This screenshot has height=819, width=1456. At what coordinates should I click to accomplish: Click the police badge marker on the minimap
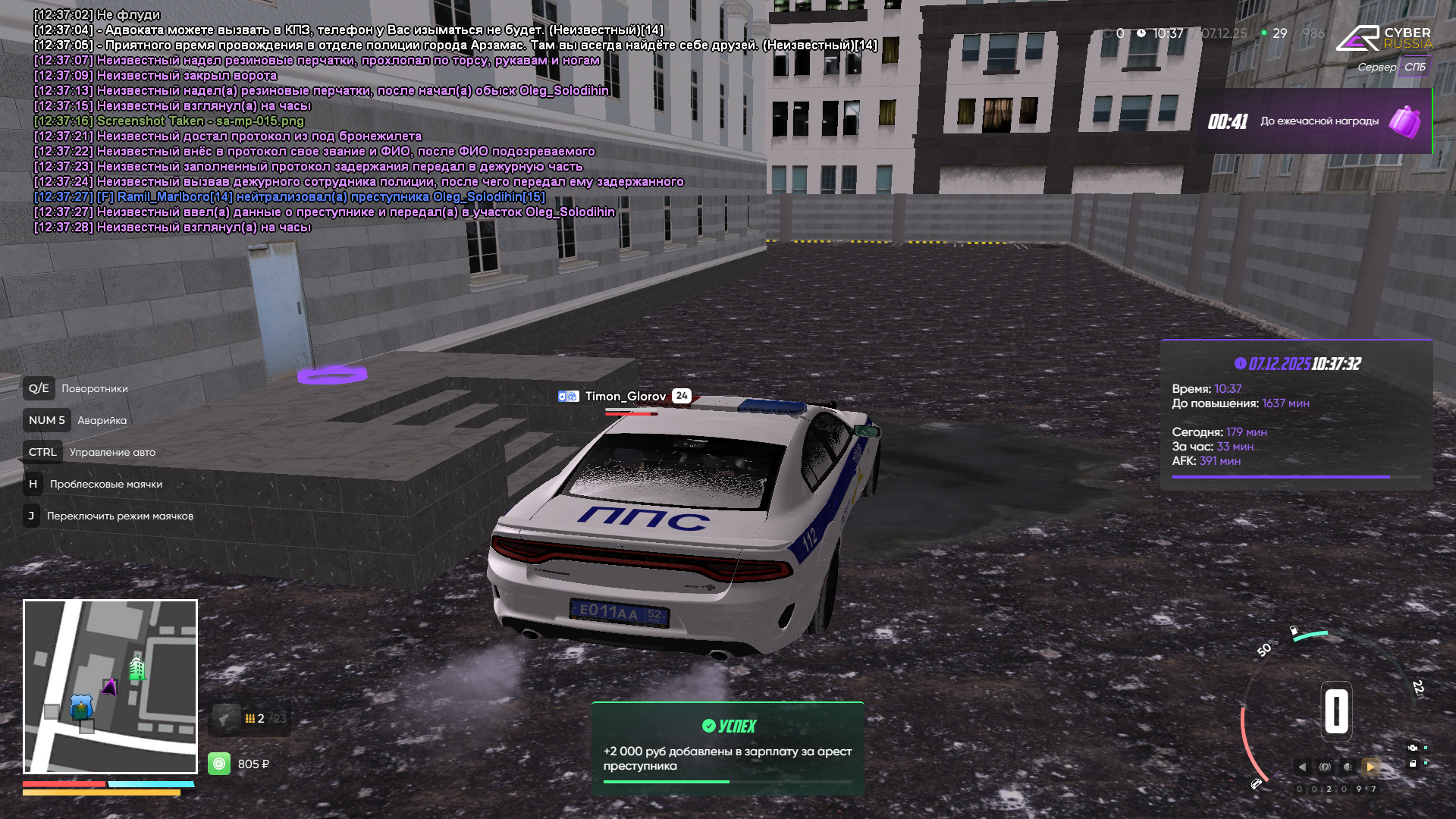coord(81,708)
